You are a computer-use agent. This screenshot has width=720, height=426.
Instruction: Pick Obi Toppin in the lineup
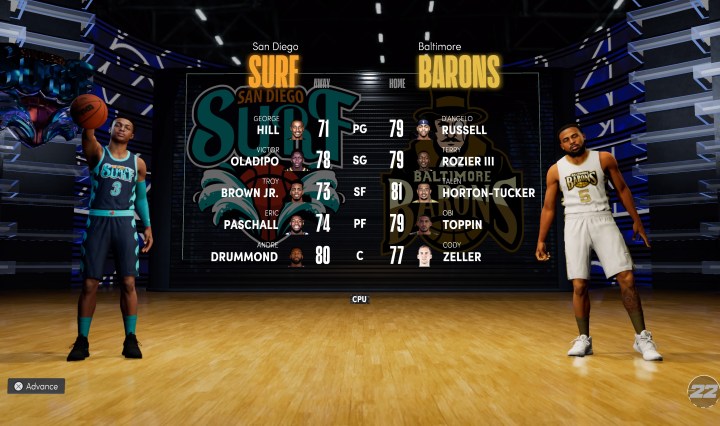click(462, 224)
